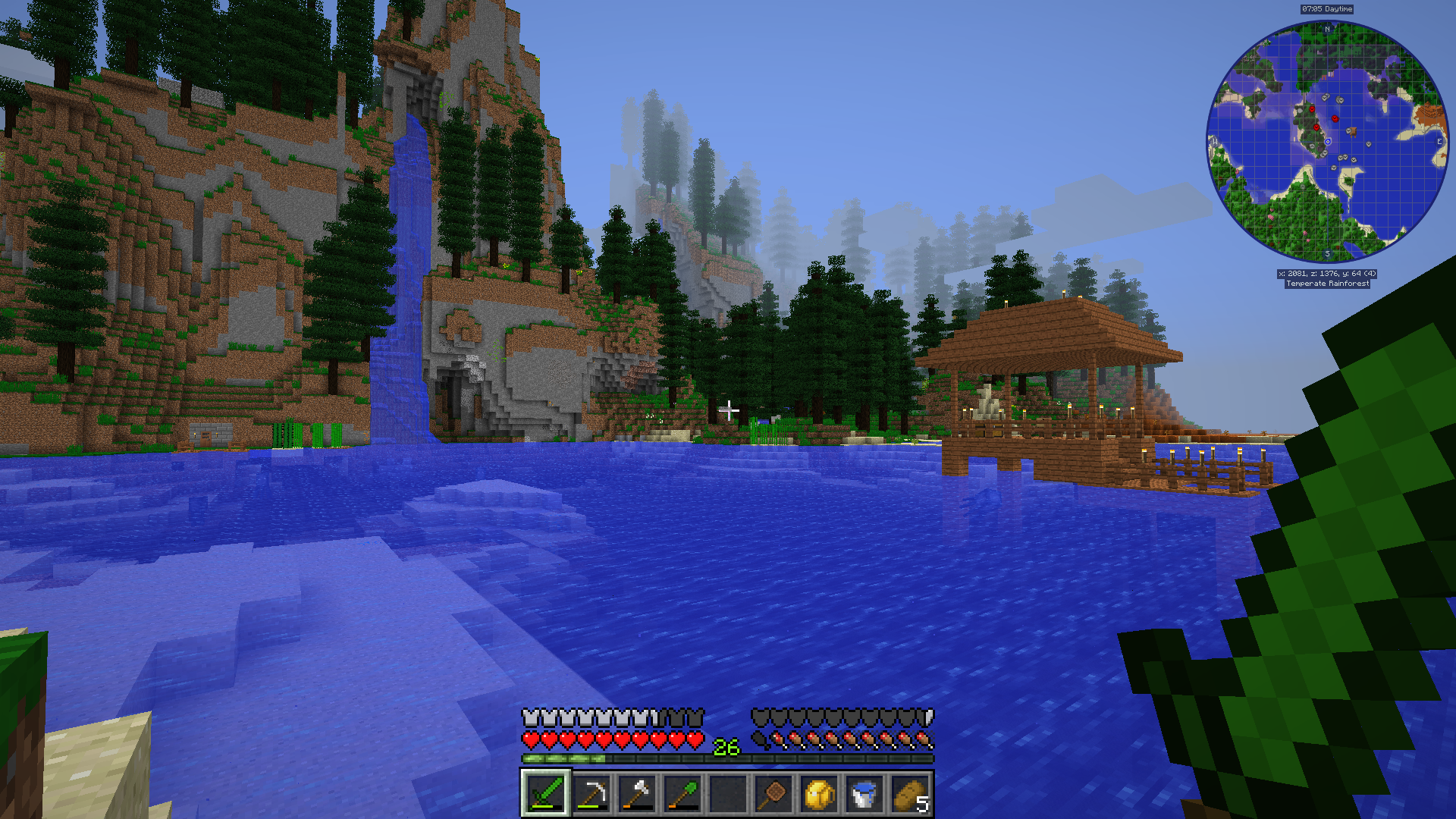1456x819 pixels.
Task: Select the golden backpack hotbar slot
Action: pos(818,794)
